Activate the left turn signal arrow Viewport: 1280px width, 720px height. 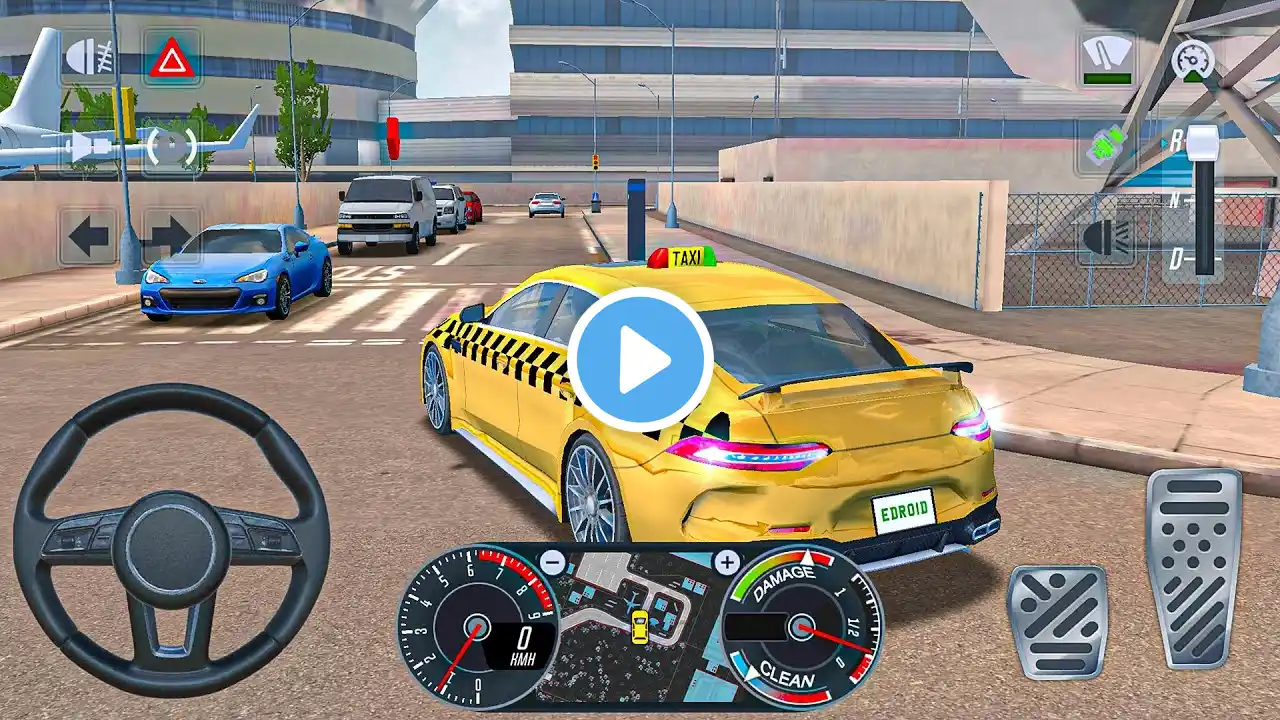tap(88, 236)
